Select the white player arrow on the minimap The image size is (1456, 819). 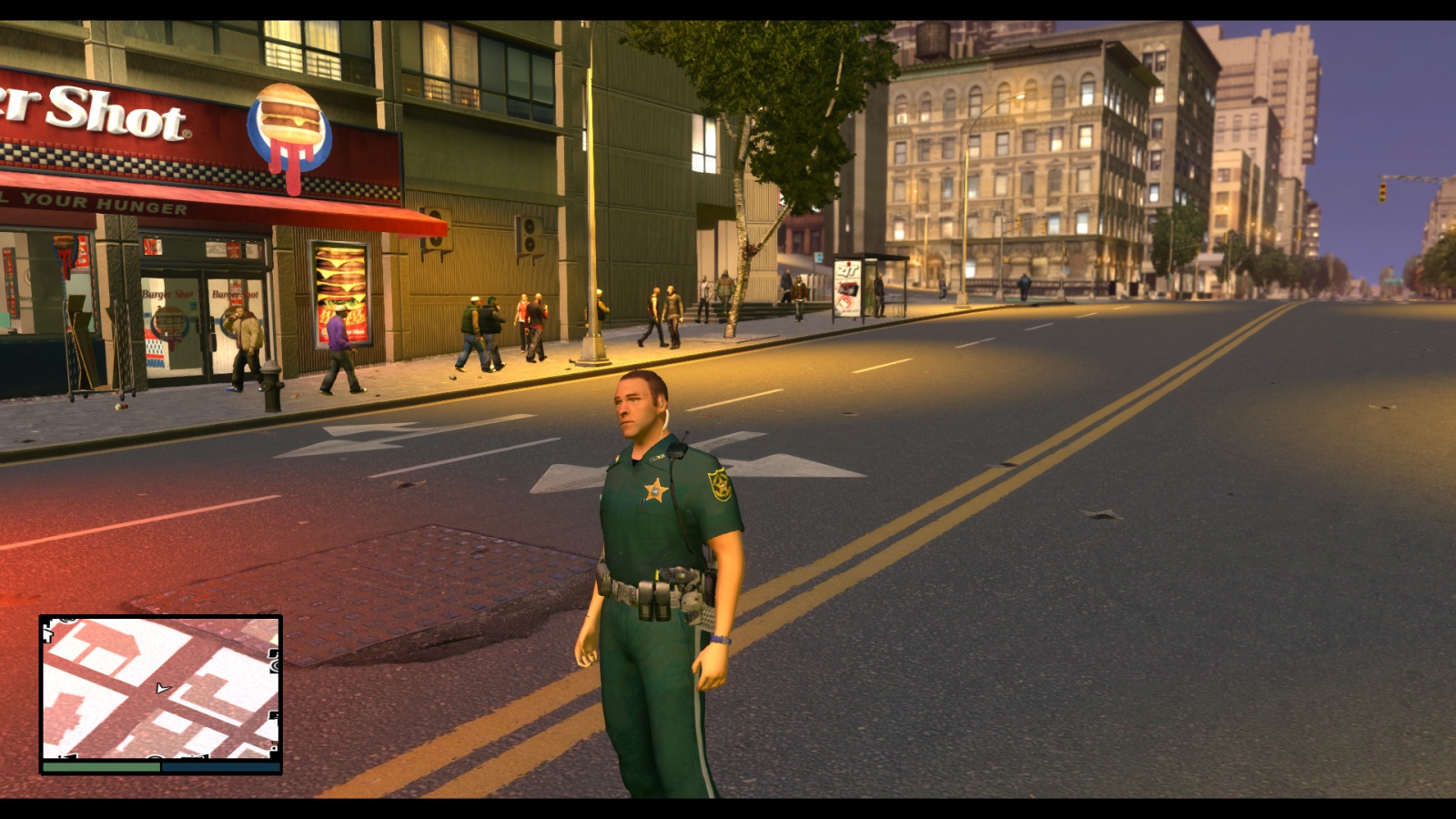pyautogui.click(x=162, y=688)
